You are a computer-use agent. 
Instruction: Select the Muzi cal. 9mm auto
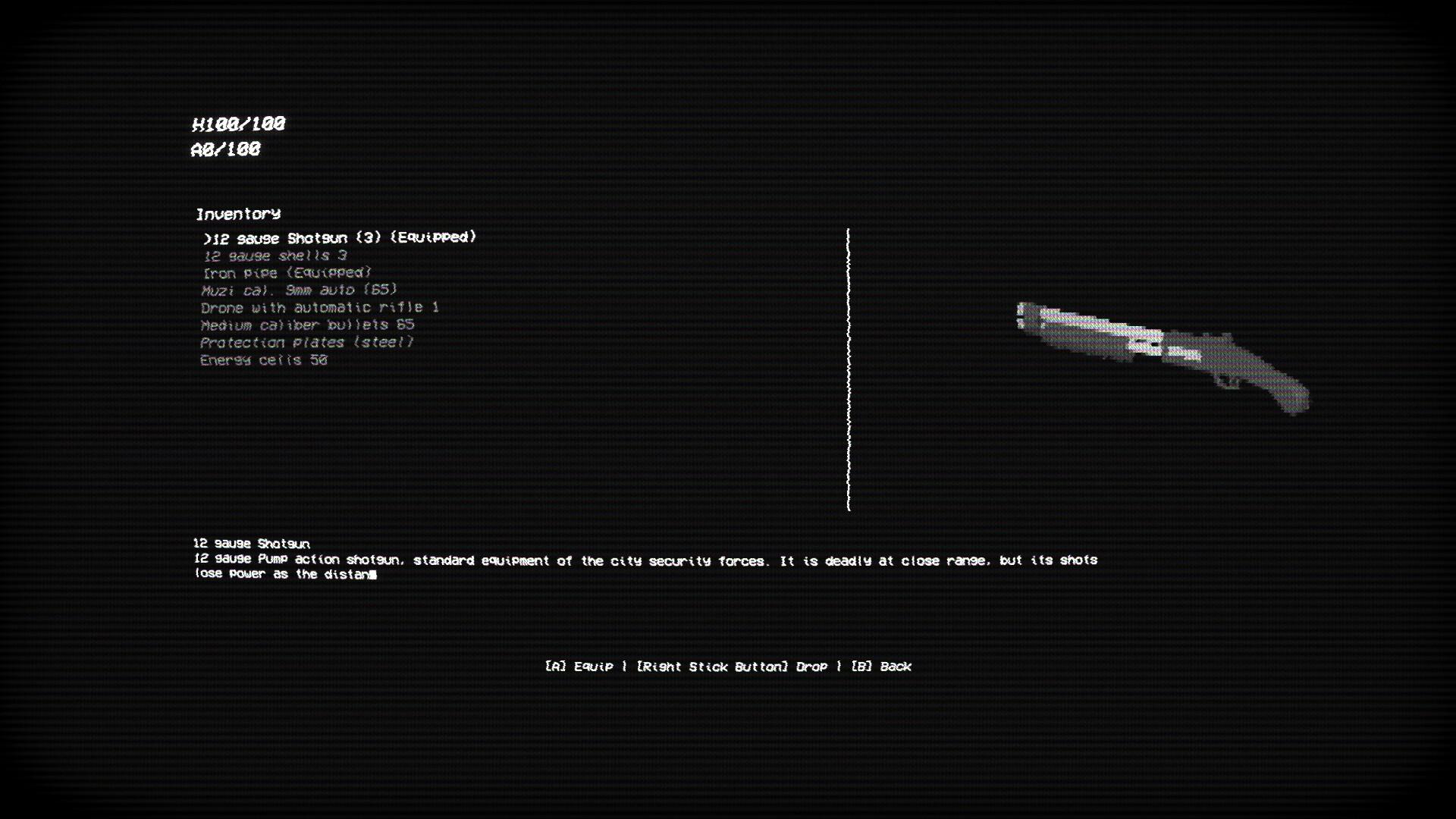[x=298, y=290]
